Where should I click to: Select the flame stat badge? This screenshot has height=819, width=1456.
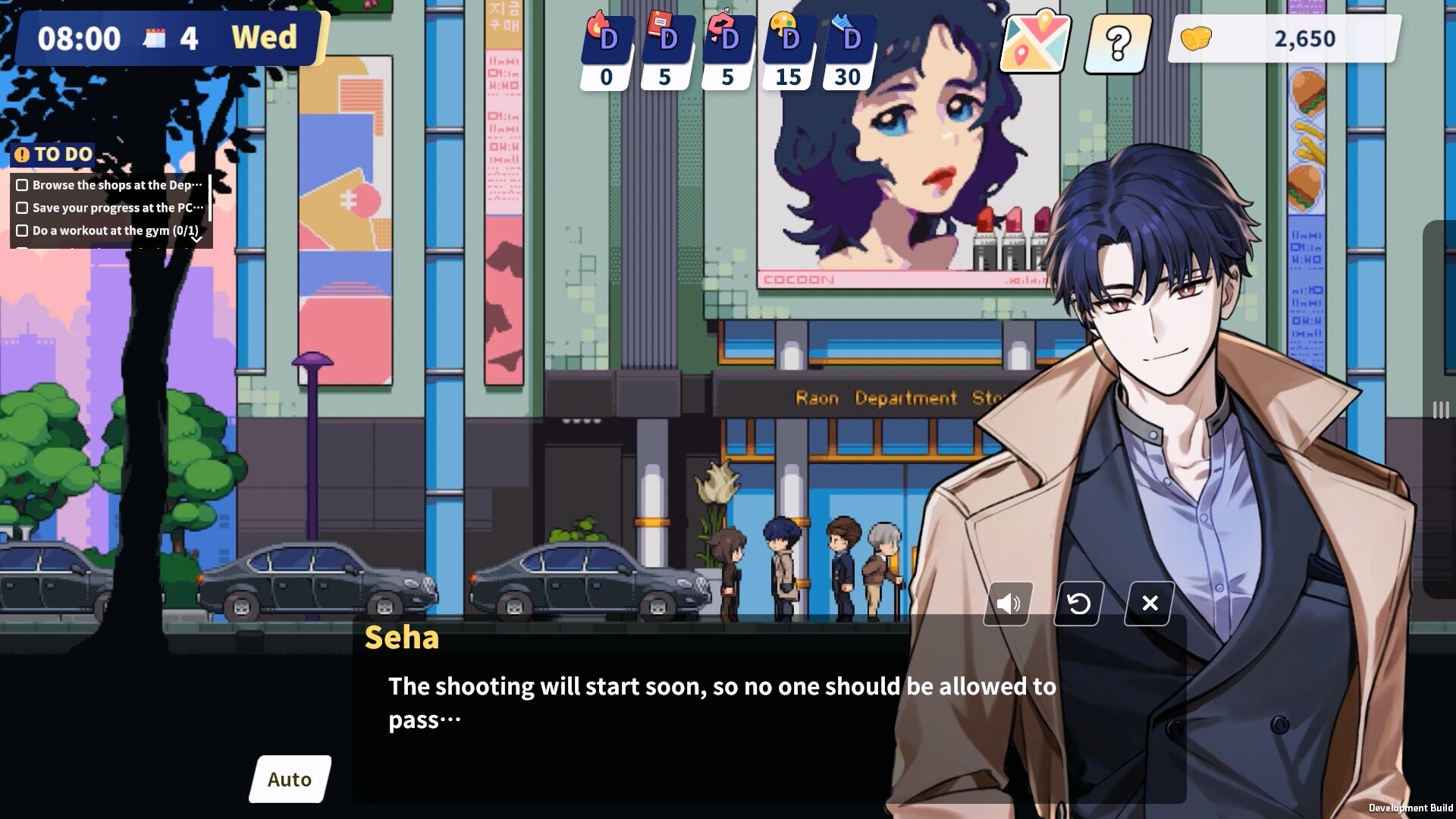pyautogui.click(x=607, y=38)
